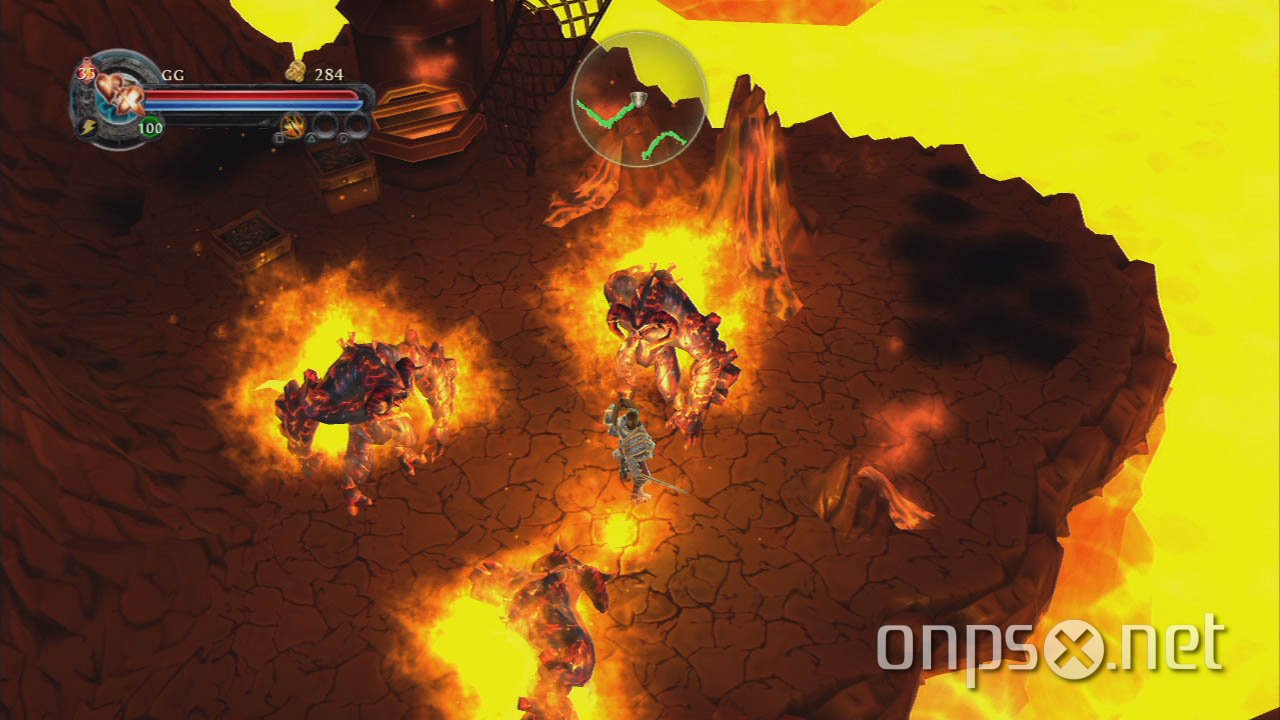This screenshot has width=1280, height=720.
Task: Click the character name GG
Action: [173, 74]
